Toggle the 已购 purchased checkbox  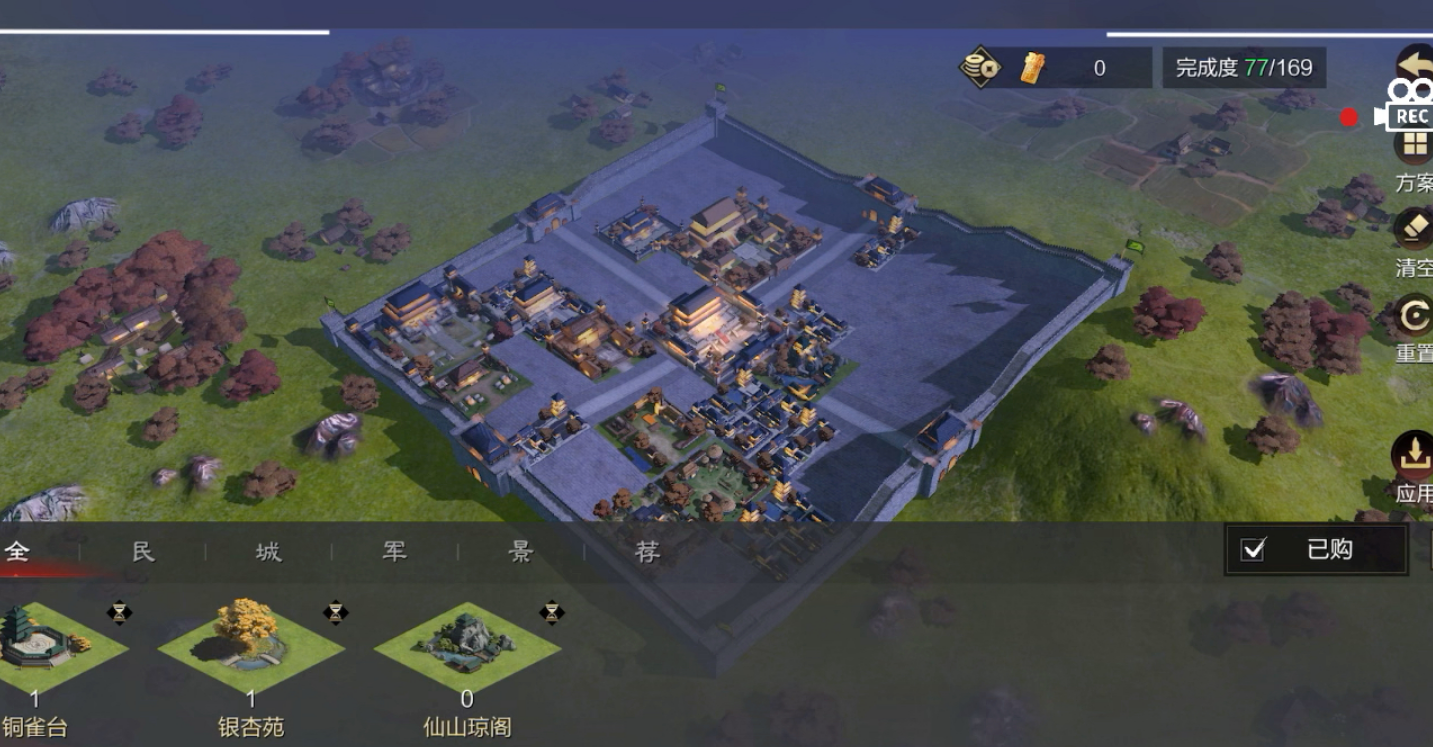click(1253, 549)
